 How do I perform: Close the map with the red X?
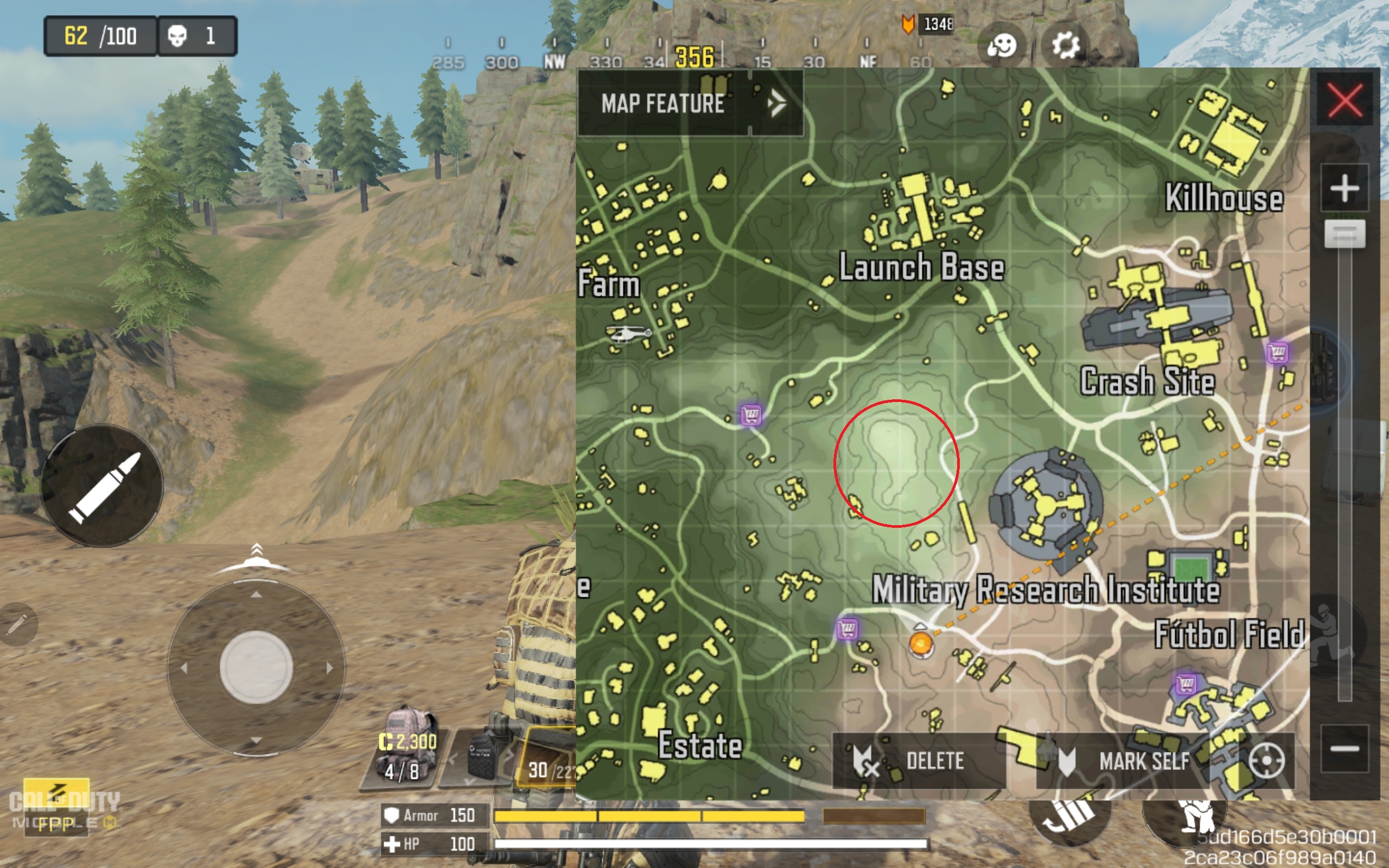coord(1344,100)
